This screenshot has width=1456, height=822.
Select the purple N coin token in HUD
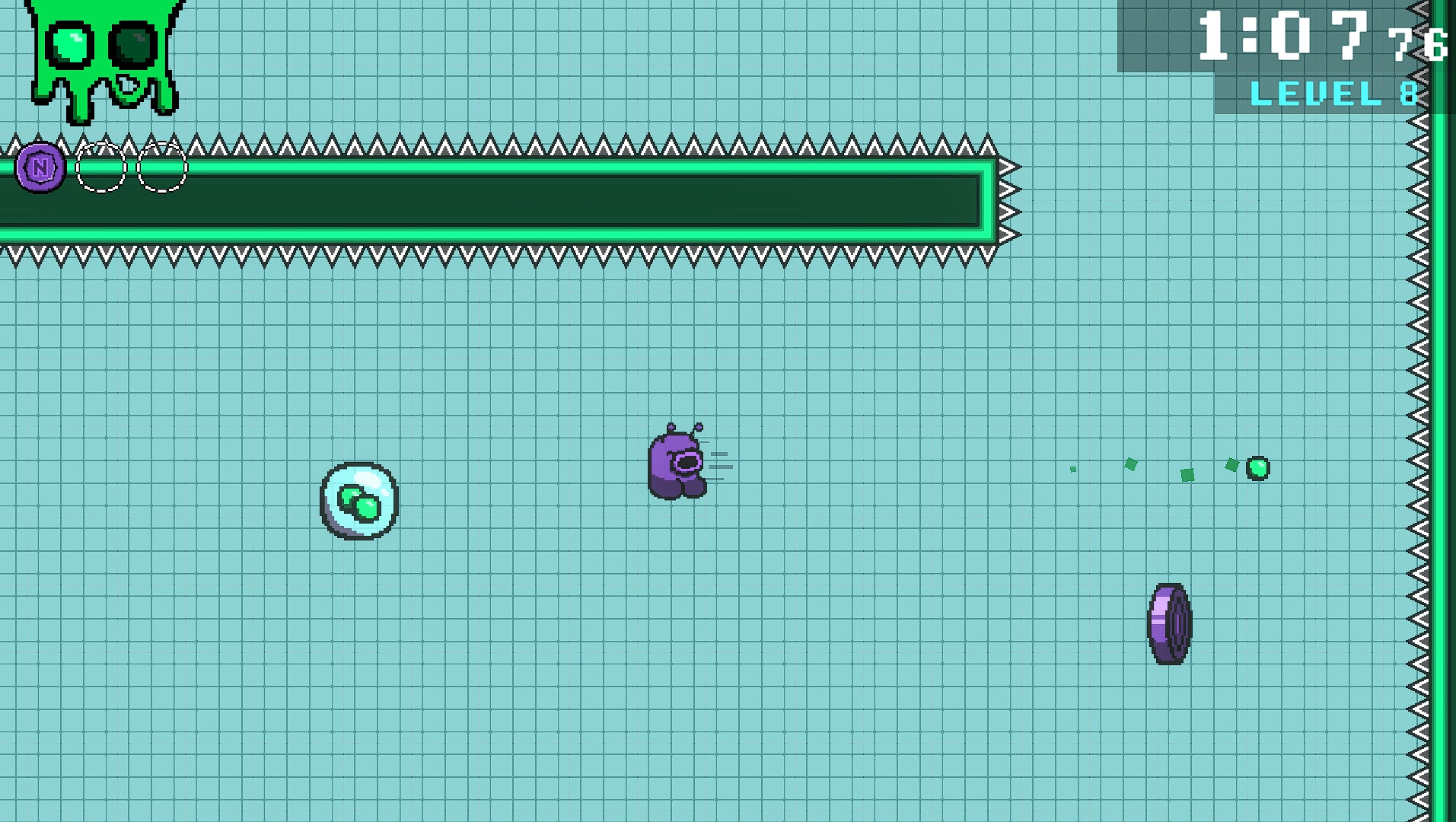coord(39,166)
